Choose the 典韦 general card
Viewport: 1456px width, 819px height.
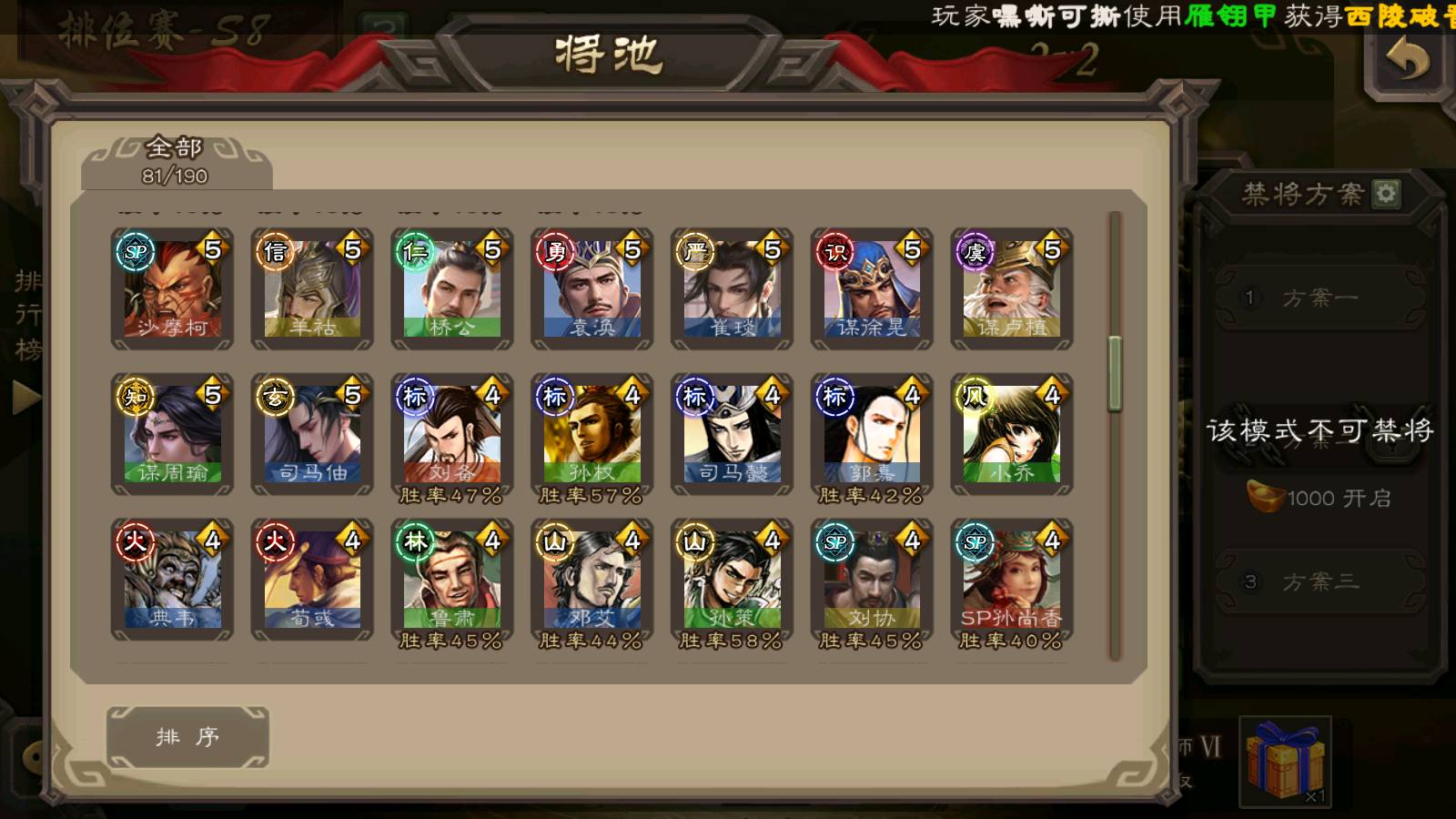point(173,580)
